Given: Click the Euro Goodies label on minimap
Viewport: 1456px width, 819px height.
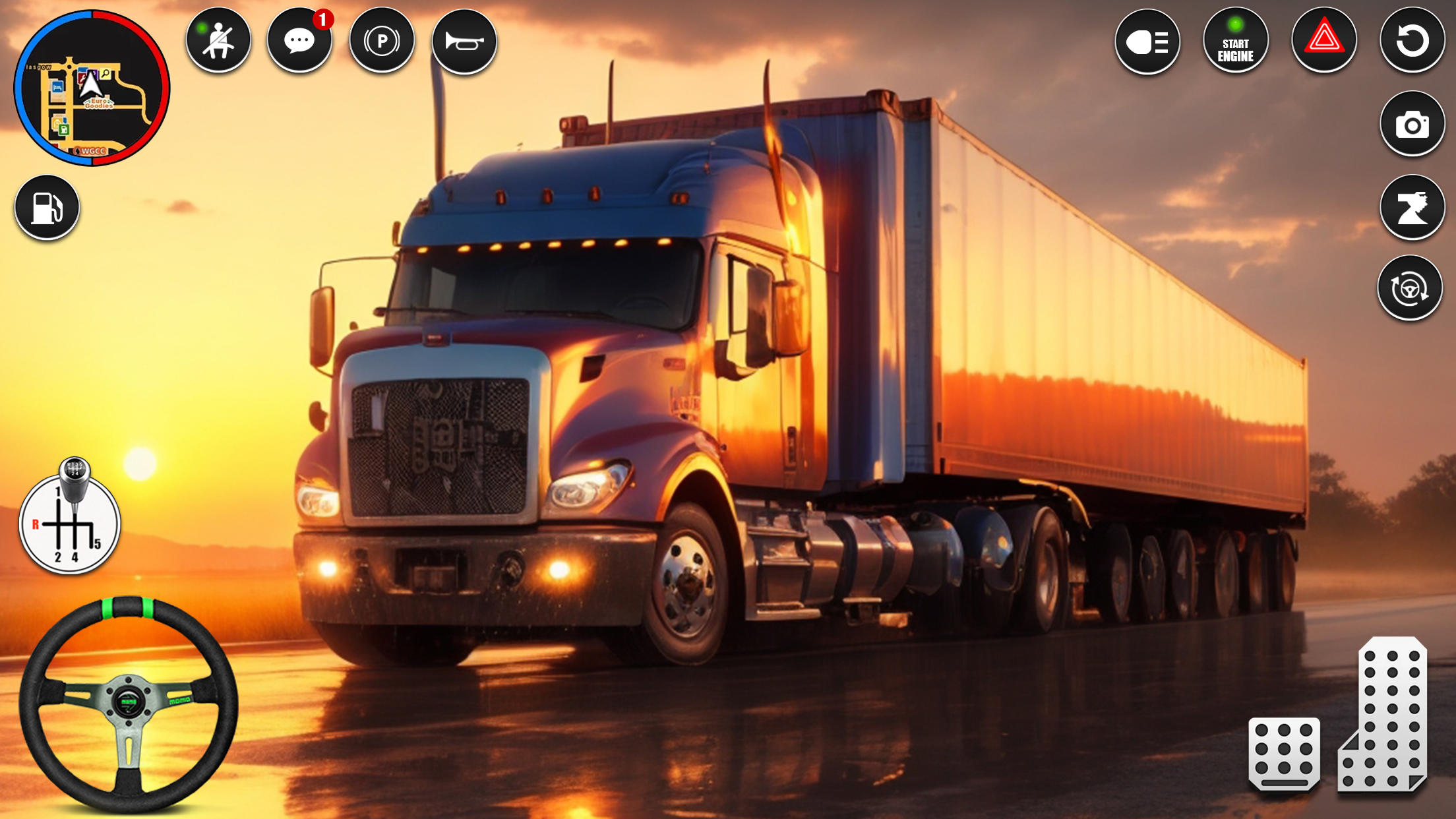Looking at the screenshot, I should (x=99, y=102).
